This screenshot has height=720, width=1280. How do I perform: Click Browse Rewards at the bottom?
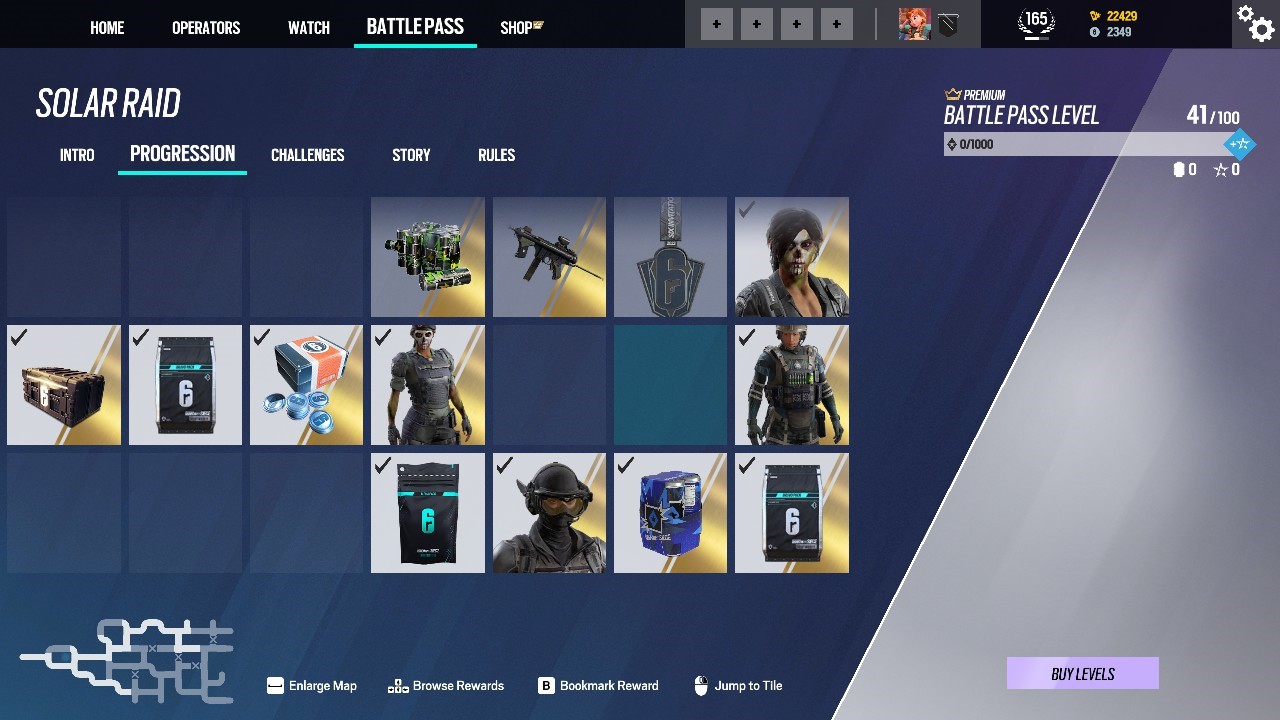click(x=446, y=686)
